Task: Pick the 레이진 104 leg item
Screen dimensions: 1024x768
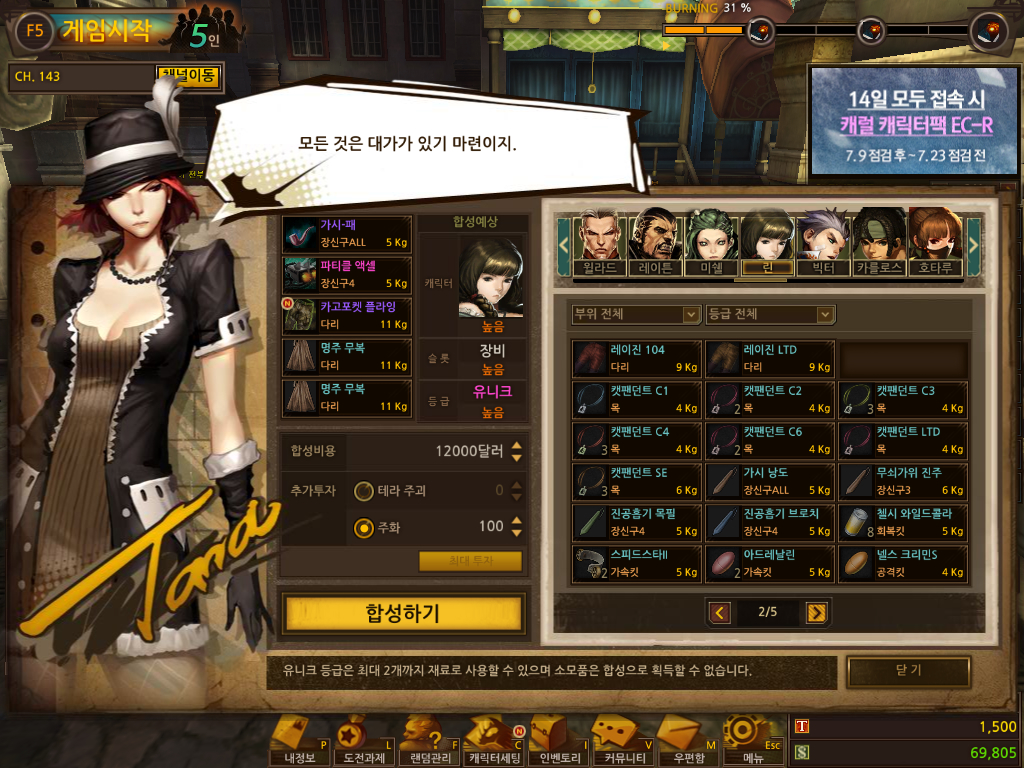Action: [636, 358]
